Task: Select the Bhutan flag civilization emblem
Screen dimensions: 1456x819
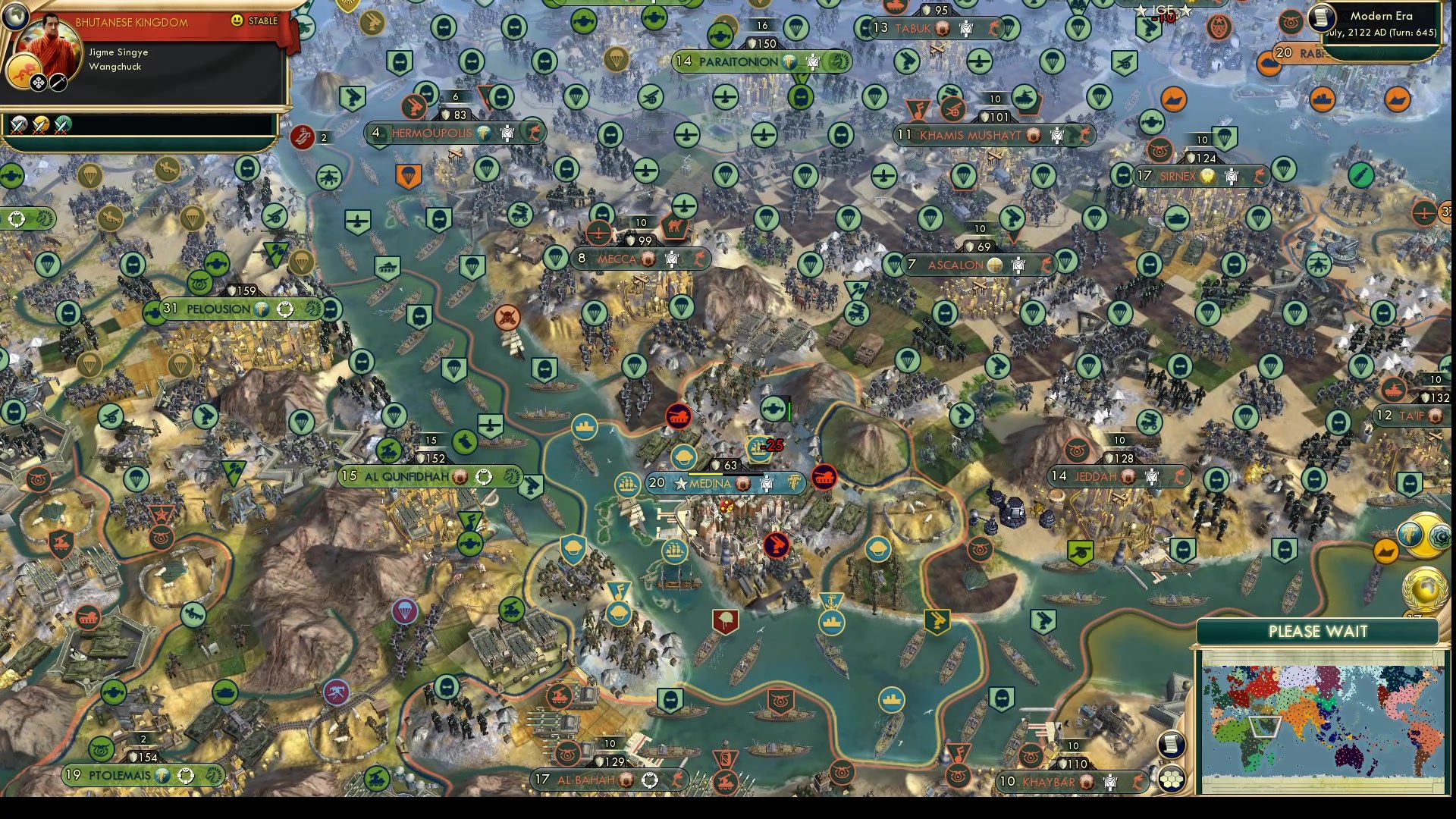Action: 24,70
